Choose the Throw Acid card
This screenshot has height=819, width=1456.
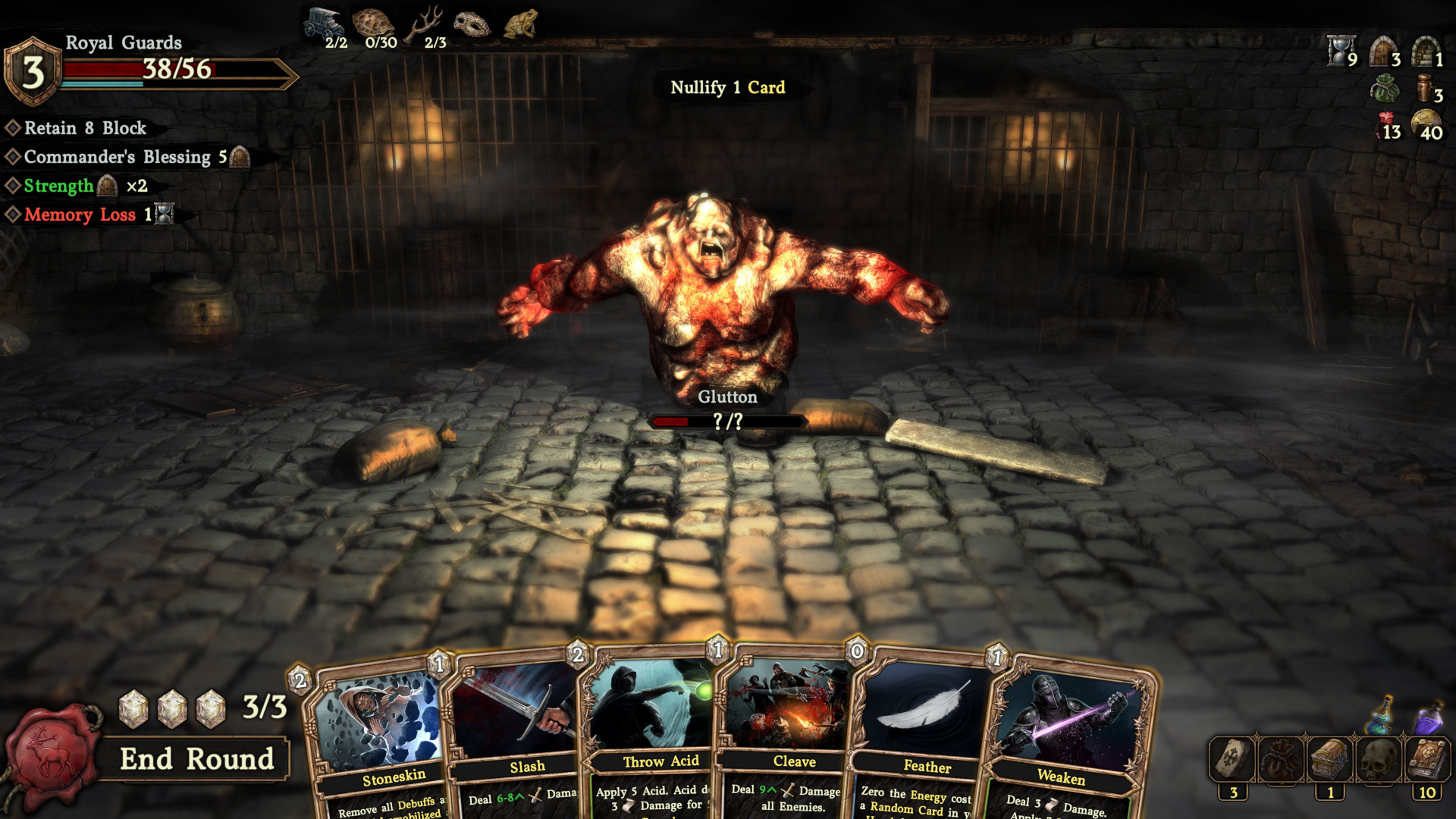(x=652, y=736)
